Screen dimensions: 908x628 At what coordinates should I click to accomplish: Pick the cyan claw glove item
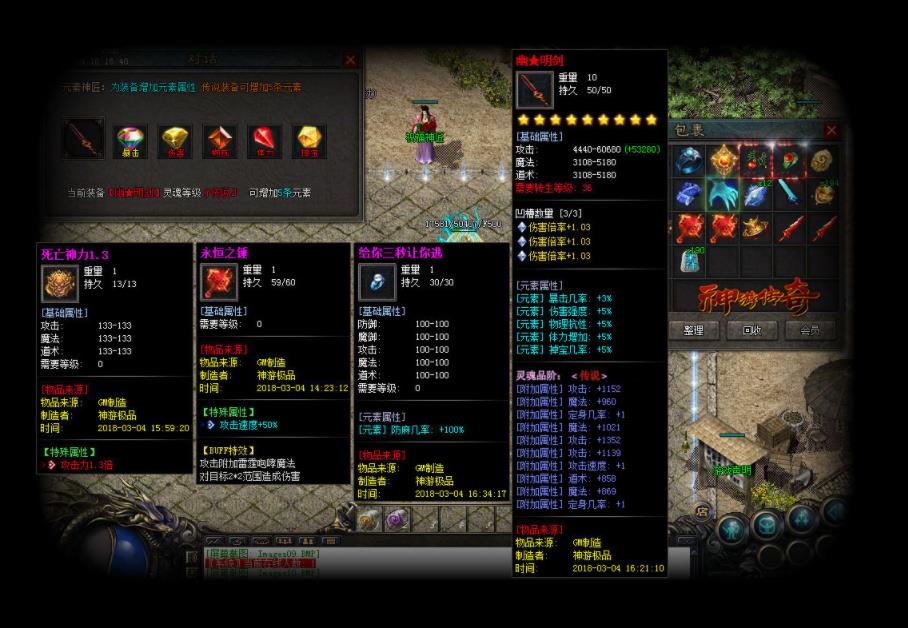point(722,194)
